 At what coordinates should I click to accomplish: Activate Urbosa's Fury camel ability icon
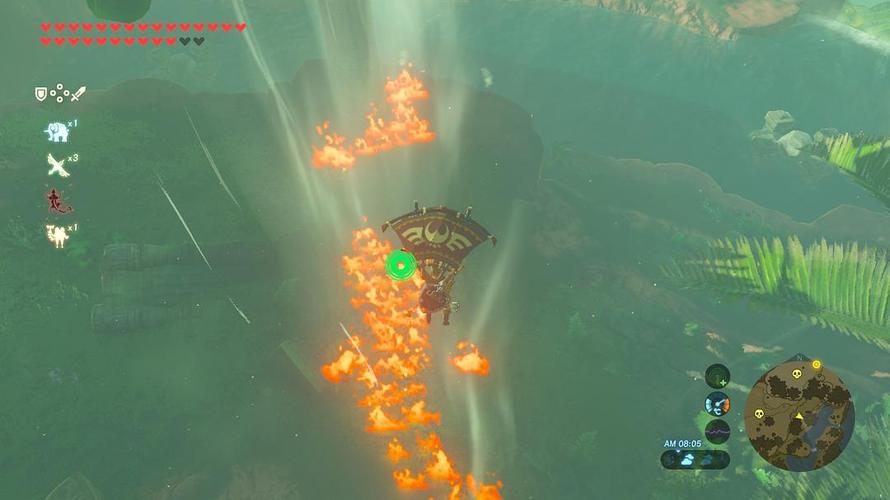tap(56, 235)
